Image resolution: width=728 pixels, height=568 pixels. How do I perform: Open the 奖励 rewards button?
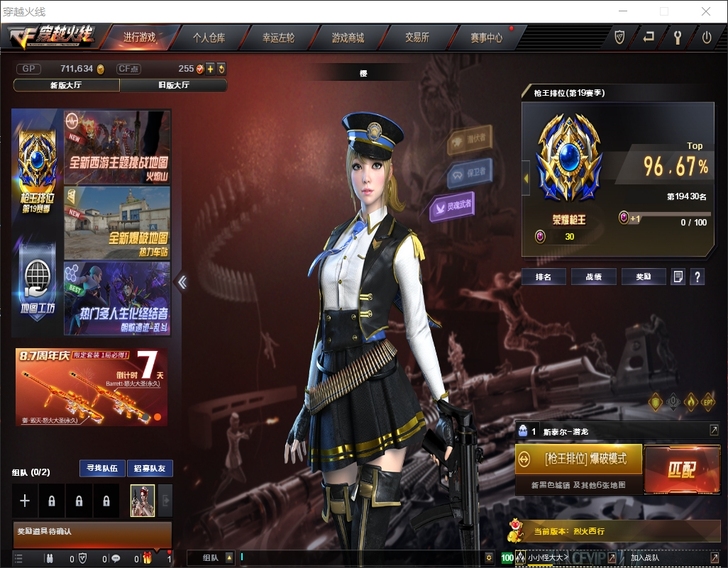pos(643,276)
